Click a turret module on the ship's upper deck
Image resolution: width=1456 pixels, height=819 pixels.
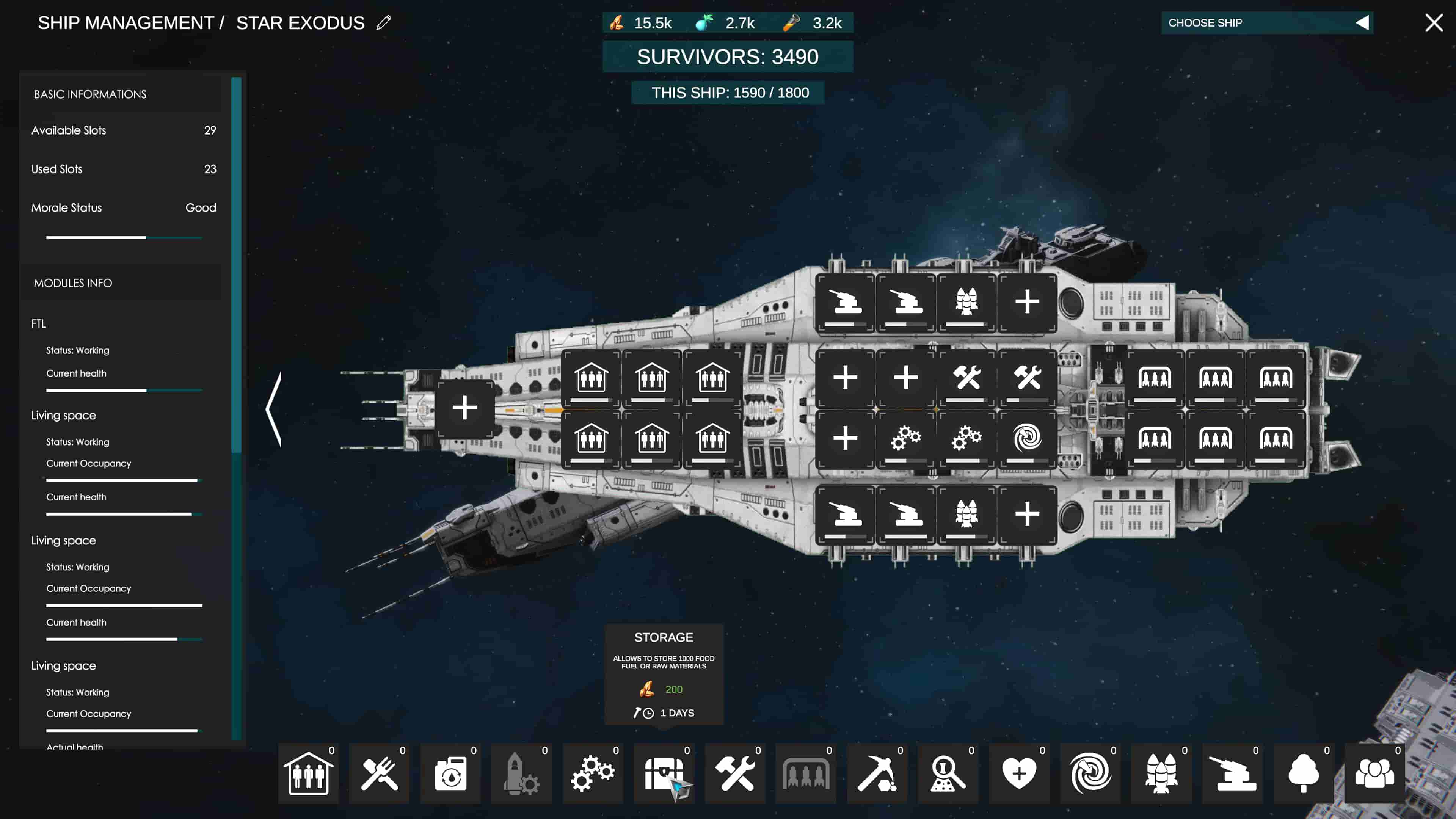click(845, 303)
